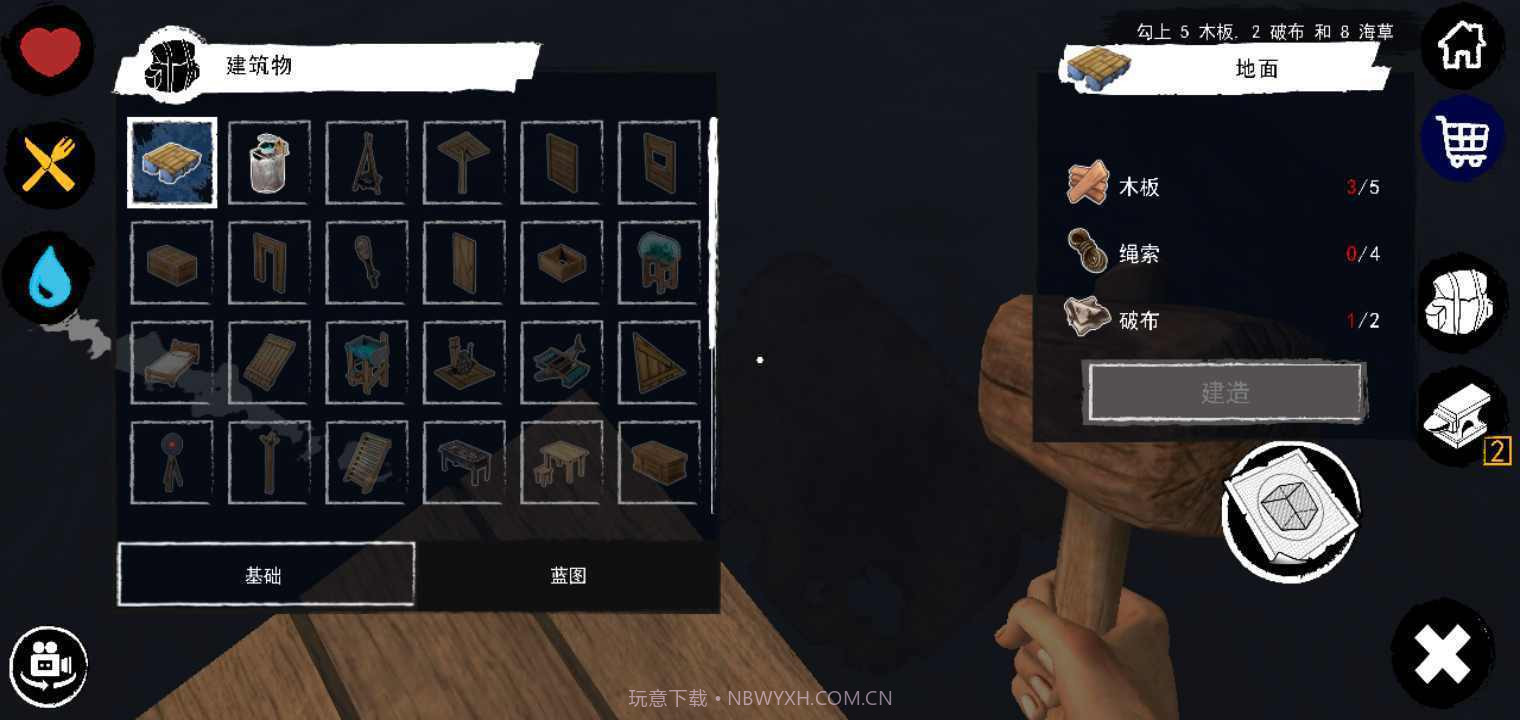Open the home menu icon

pos(1462,44)
